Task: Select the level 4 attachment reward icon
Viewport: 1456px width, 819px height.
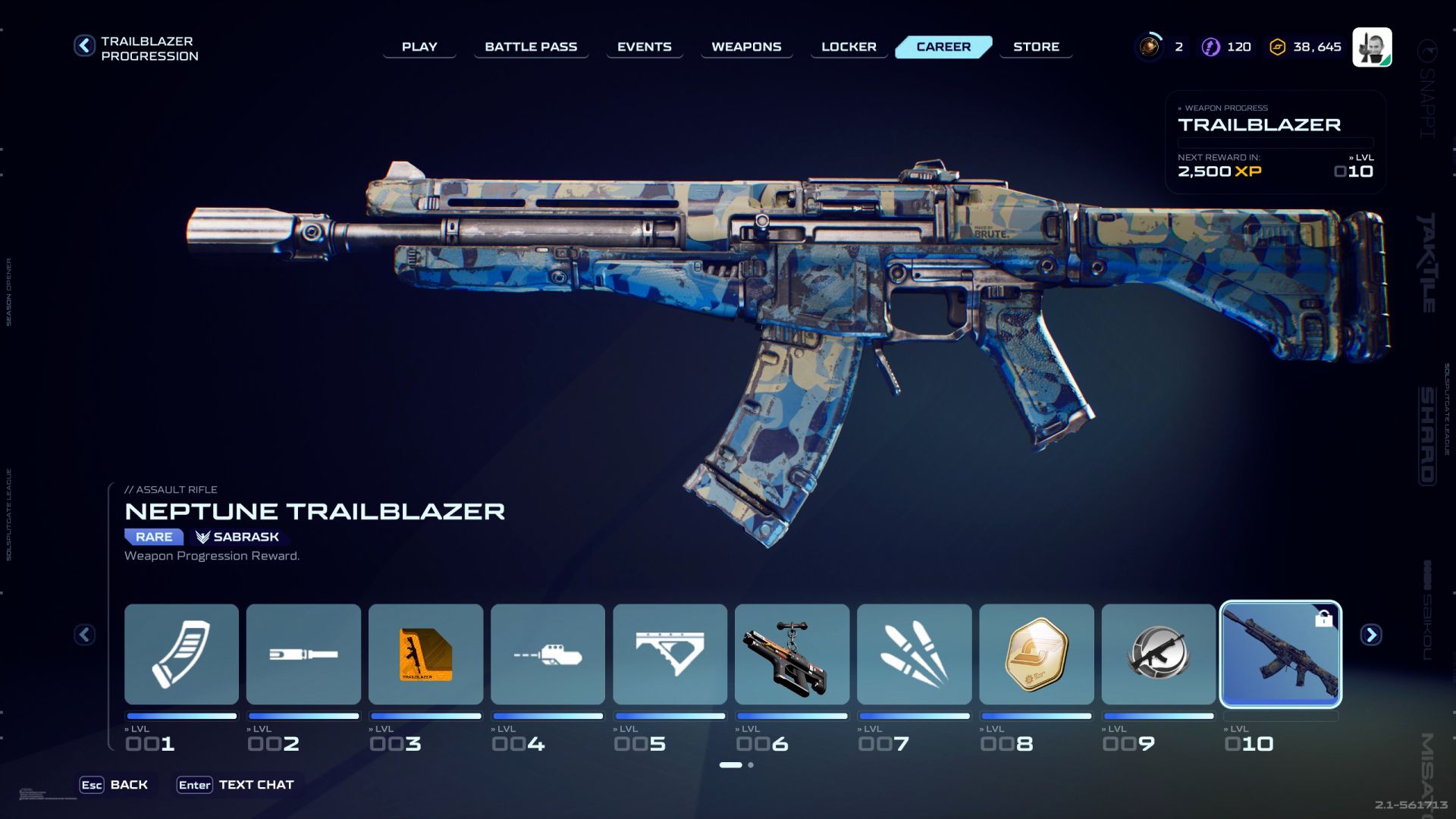Action: pyautogui.click(x=548, y=654)
